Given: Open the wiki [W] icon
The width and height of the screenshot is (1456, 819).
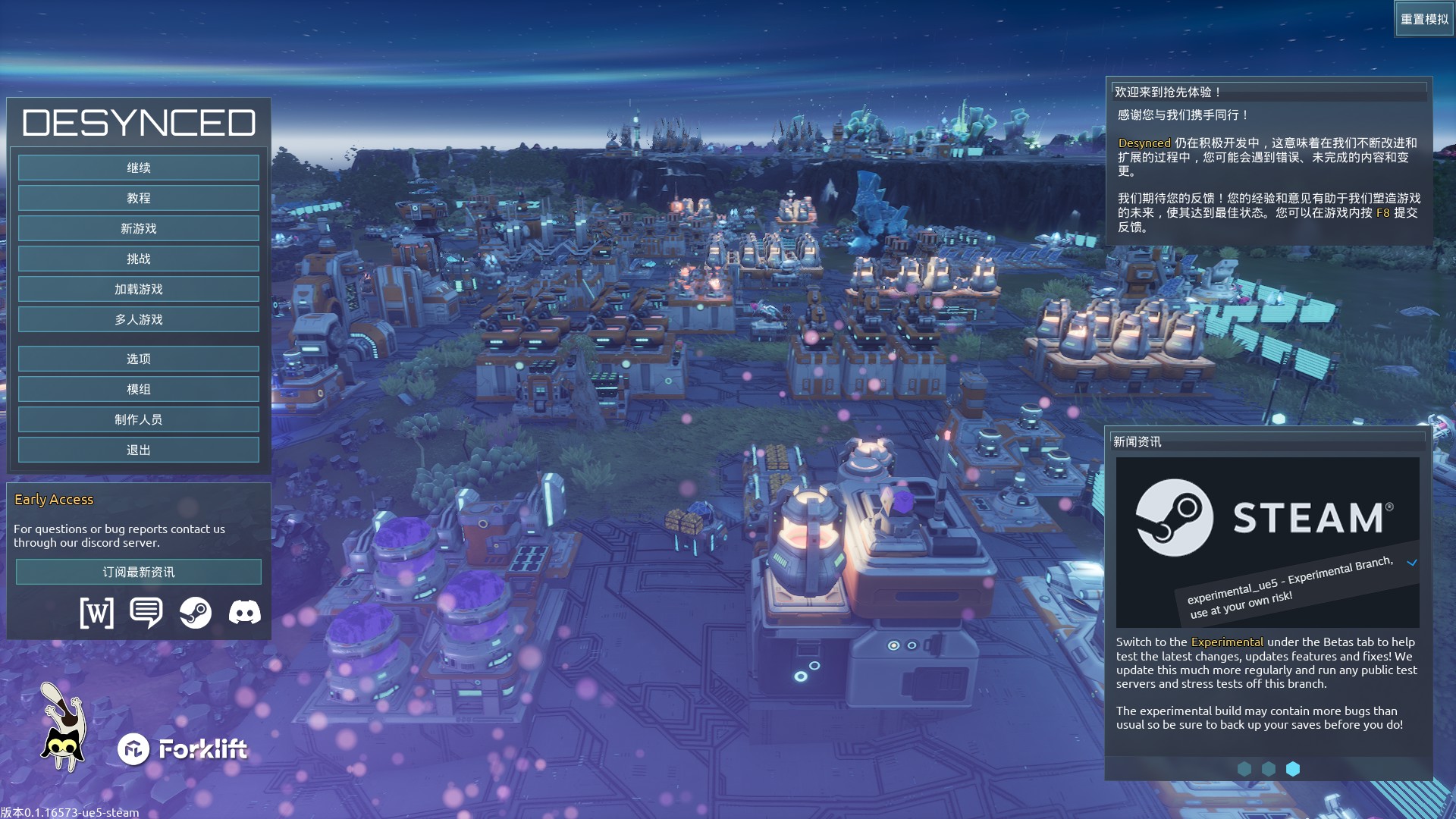Looking at the screenshot, I should (96, 612).
